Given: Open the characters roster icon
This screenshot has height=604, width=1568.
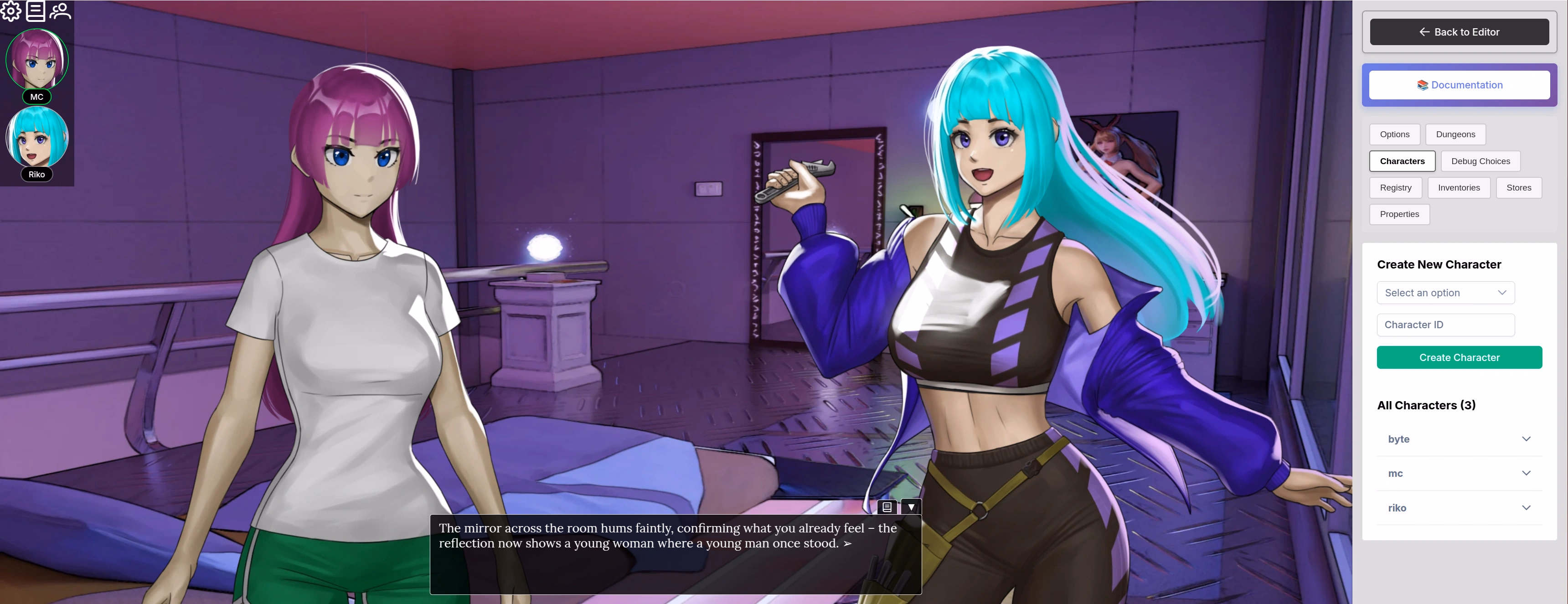Looking at the screenshot, I should [x=60, y=11].
